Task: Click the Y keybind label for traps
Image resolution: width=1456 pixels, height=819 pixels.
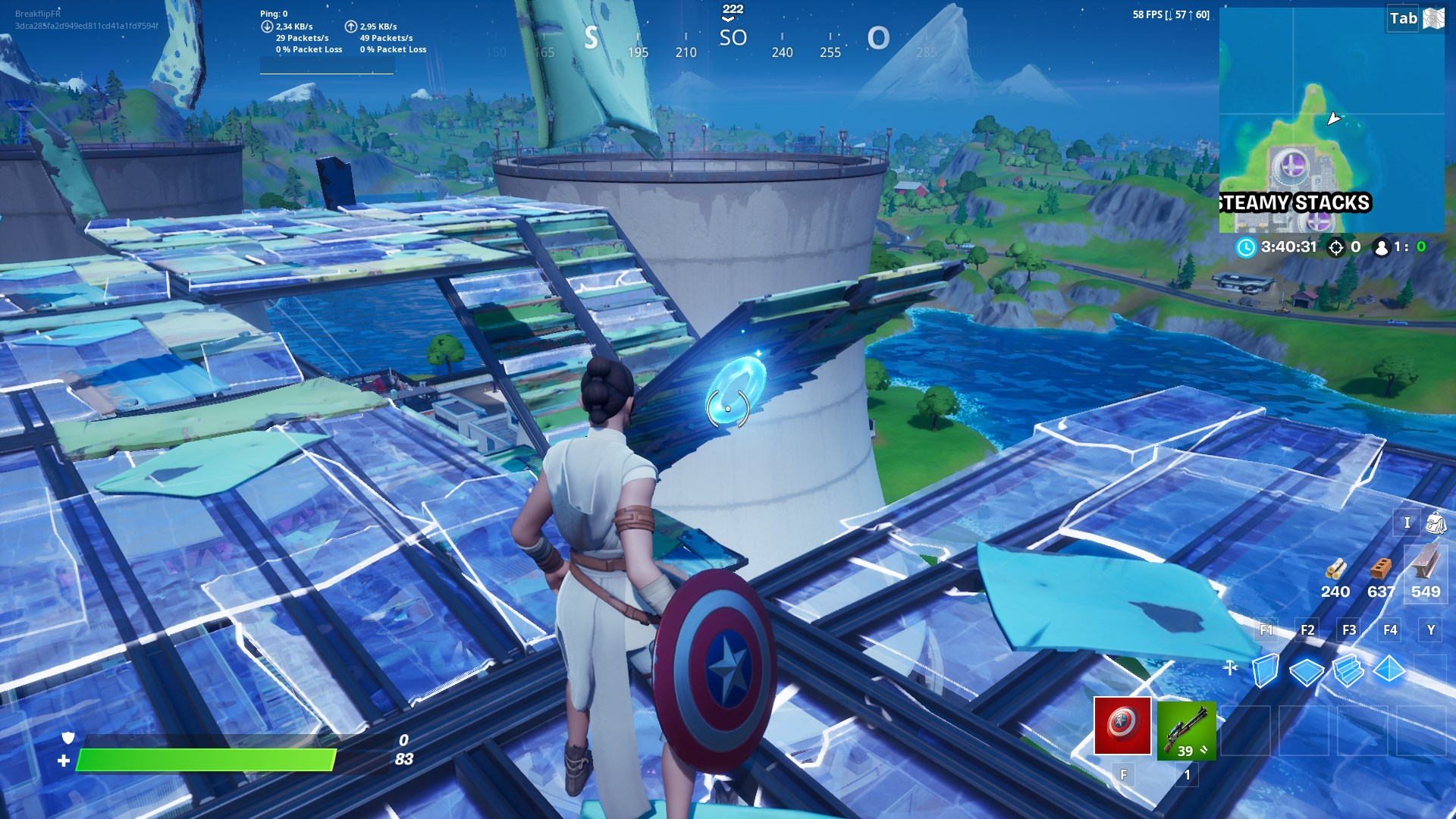Action: pyautogui.click(x=1430, y=629)
